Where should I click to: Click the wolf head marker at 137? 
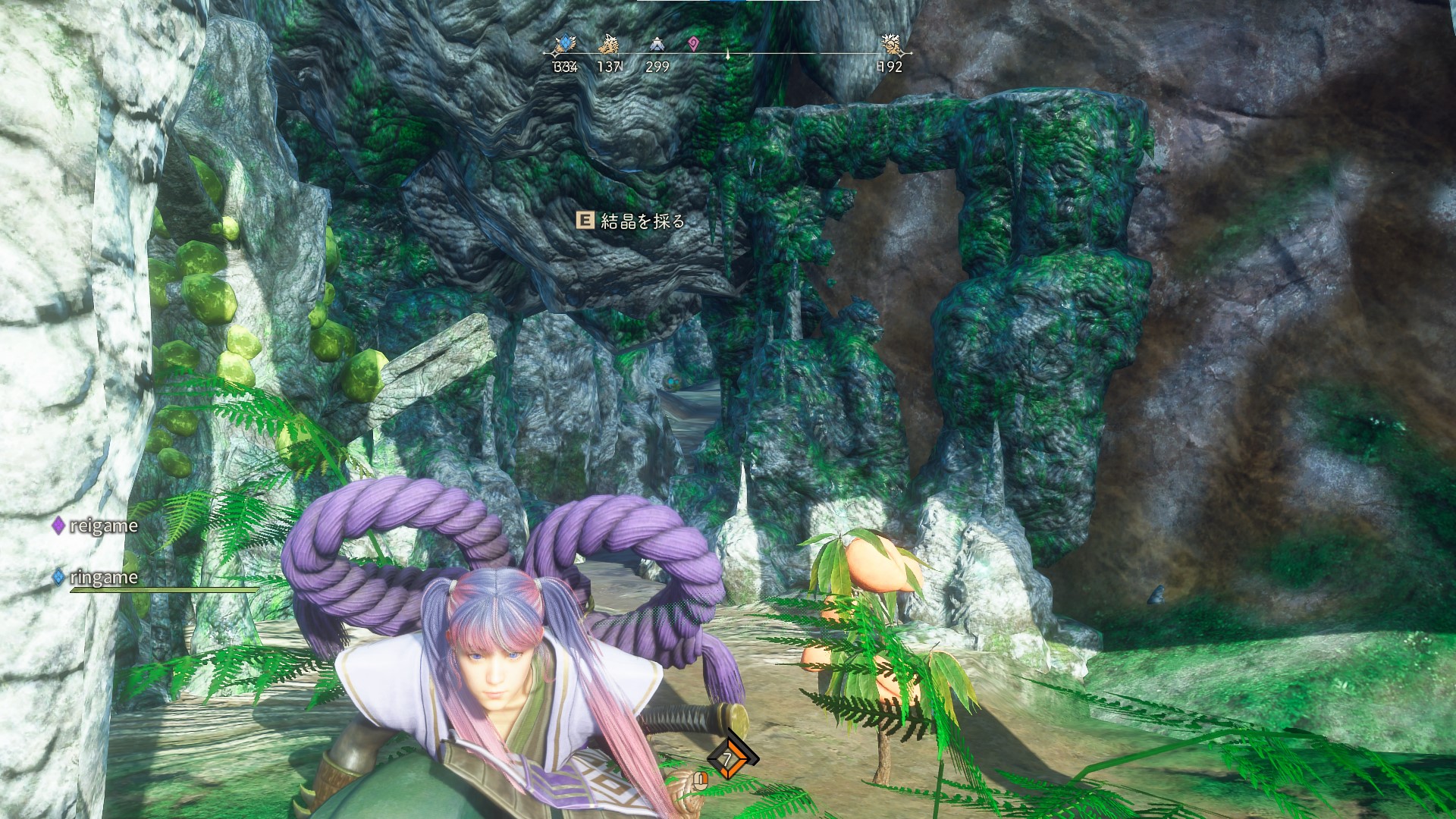608,45
